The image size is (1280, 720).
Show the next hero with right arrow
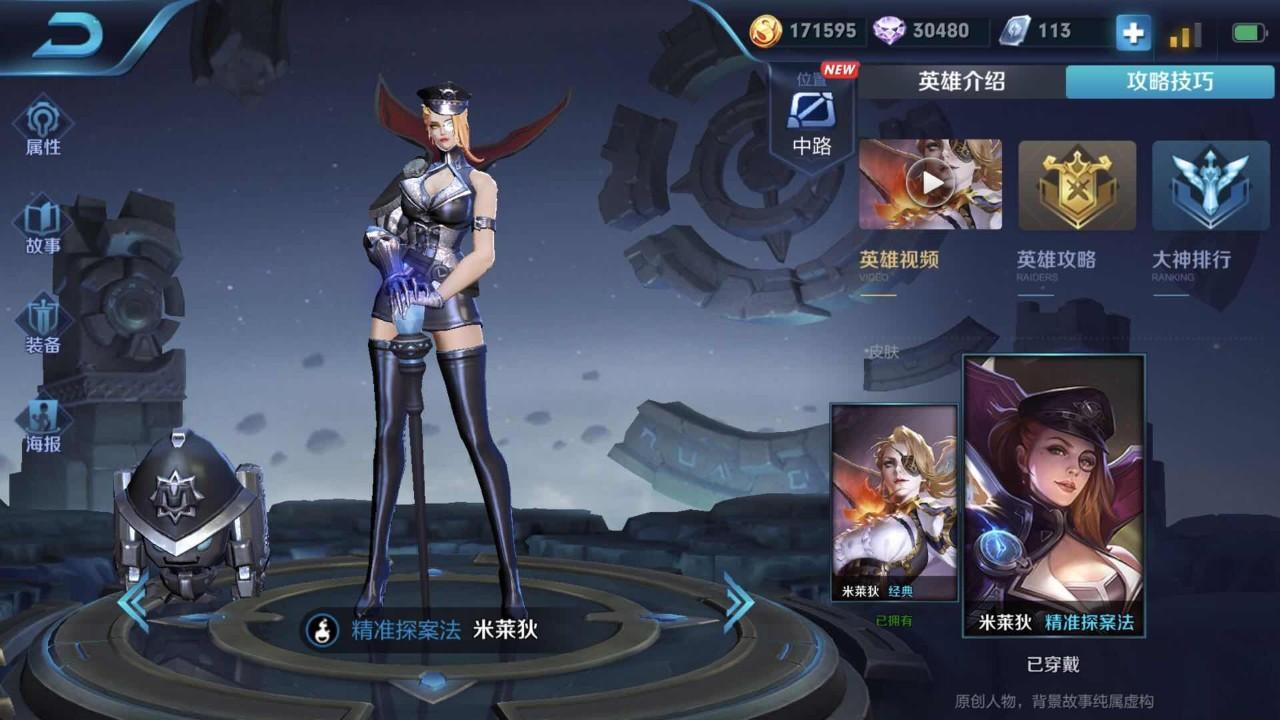click(x=738, y=601)
